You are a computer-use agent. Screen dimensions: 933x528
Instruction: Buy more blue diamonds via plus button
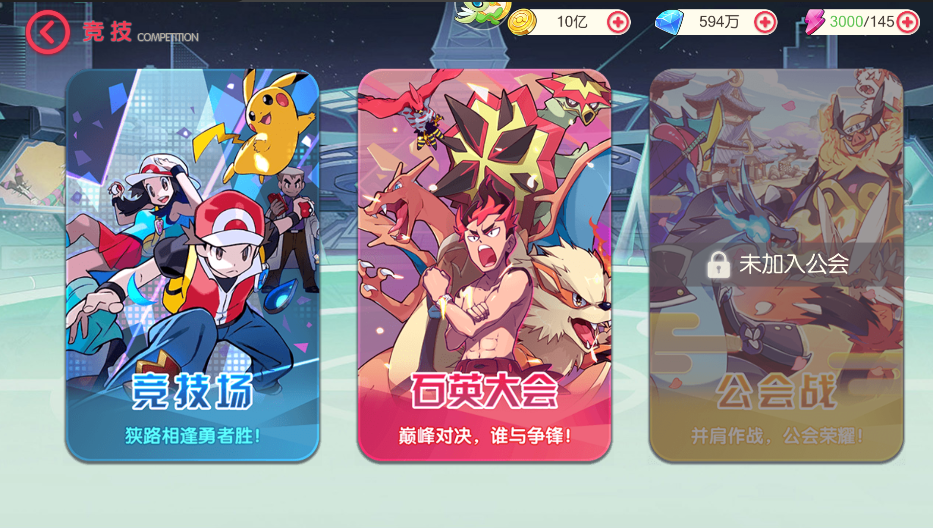tap(765, 22)
